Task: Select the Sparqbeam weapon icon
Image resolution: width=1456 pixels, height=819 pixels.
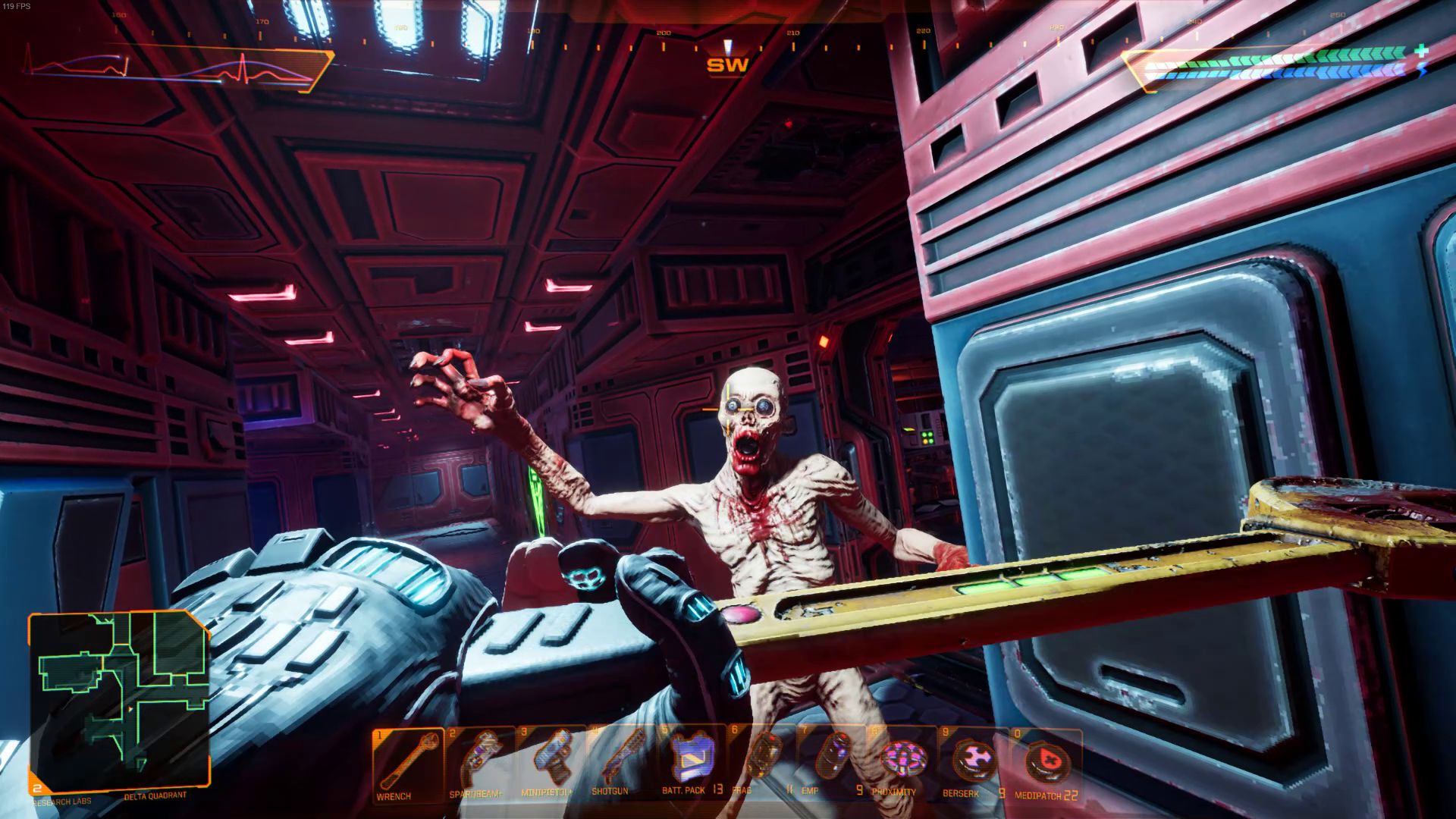Action: [482, 758]
